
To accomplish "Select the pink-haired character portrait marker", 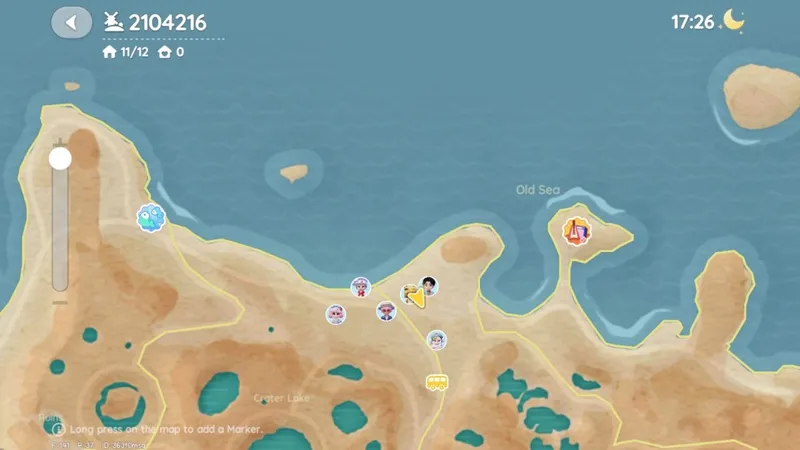I will pos(336,314).
